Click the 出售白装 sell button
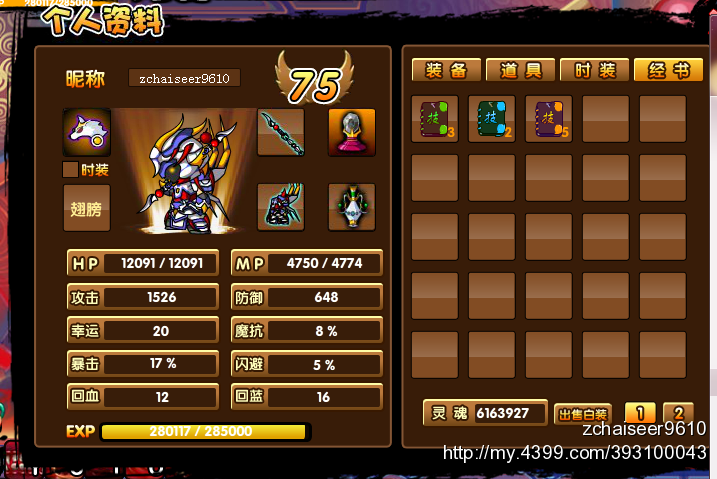The height and width of the screenshot is (479, 717). coord(583,414)
